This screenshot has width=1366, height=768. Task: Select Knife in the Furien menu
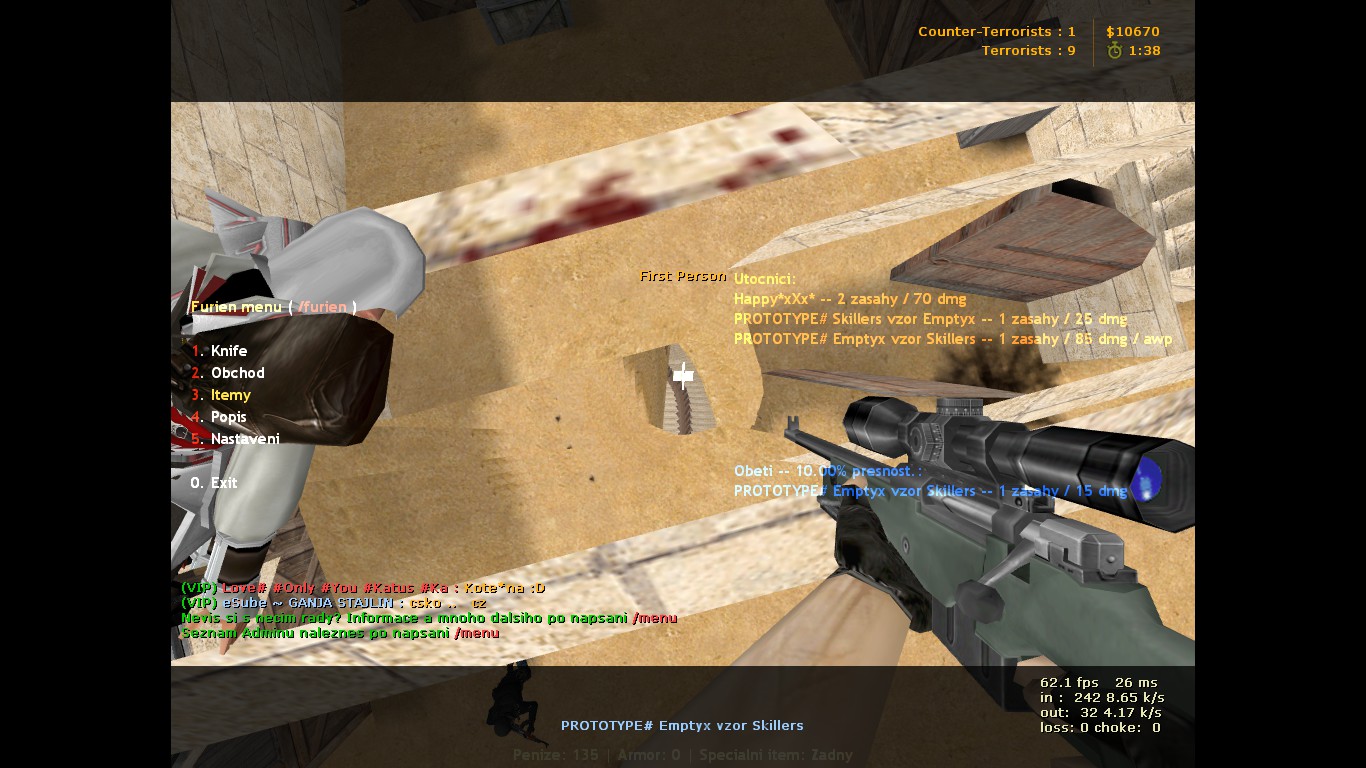[228, 351]
